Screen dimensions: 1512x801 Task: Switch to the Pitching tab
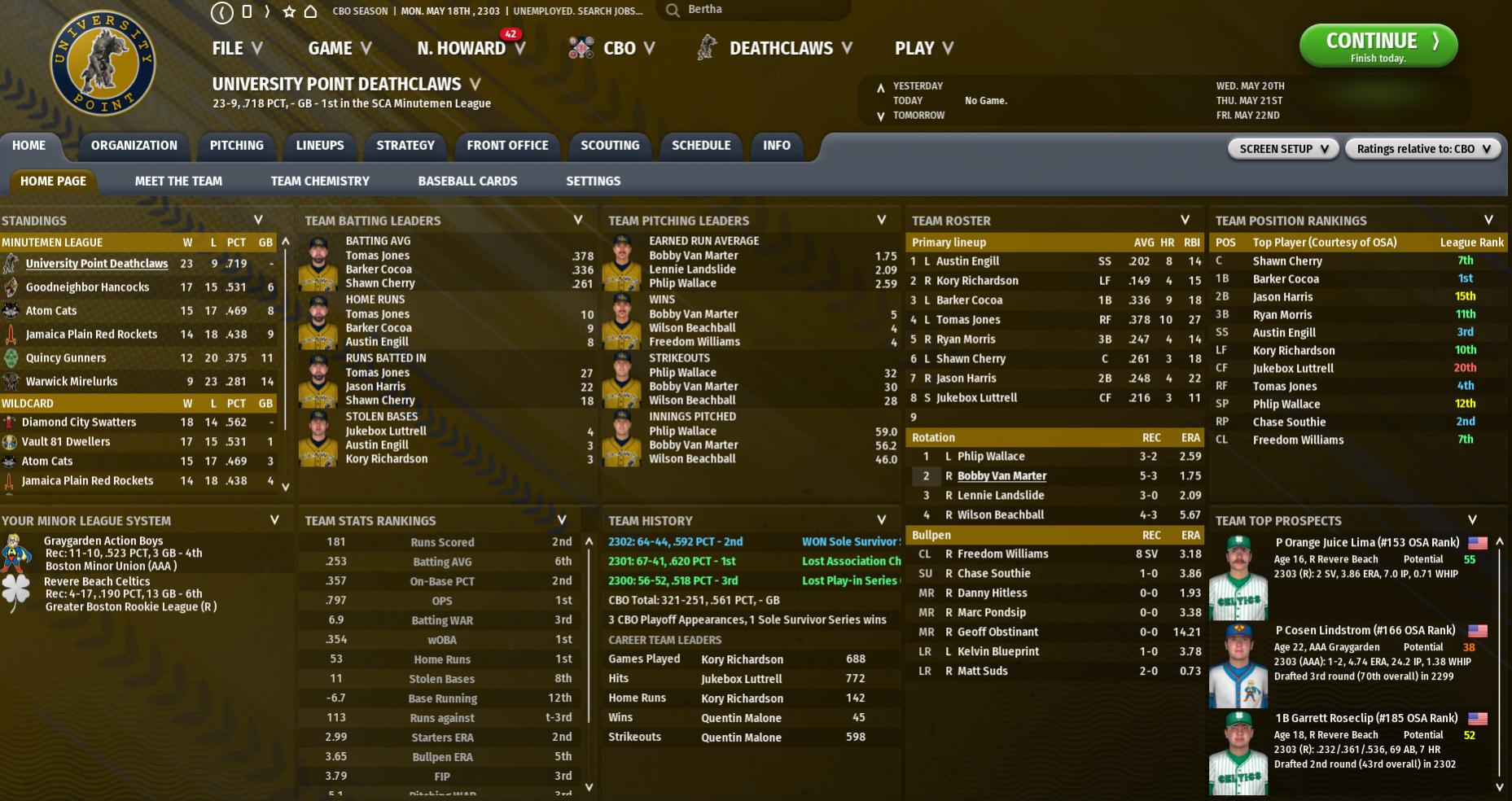point(236,146)
